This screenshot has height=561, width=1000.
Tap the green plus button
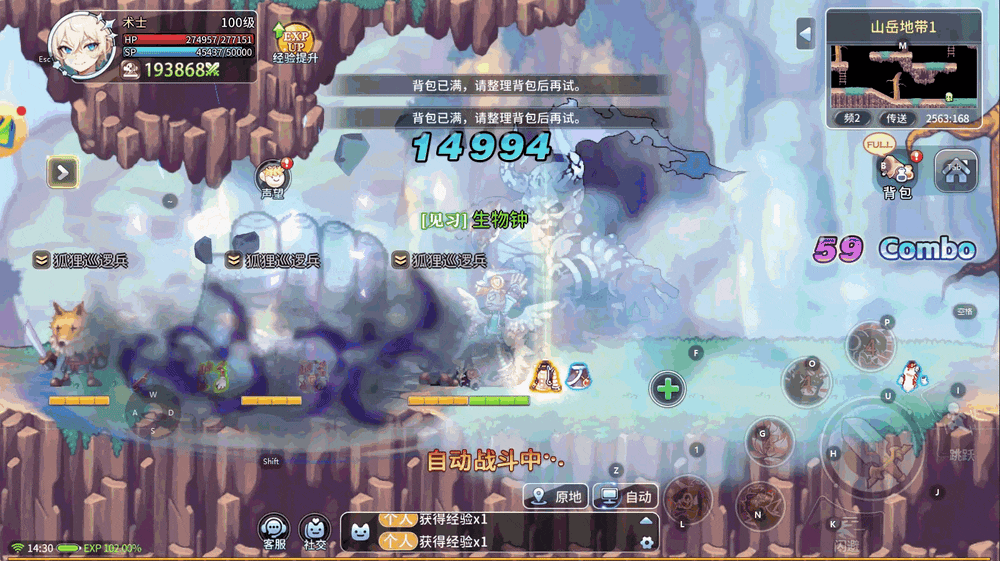[668, 388]
